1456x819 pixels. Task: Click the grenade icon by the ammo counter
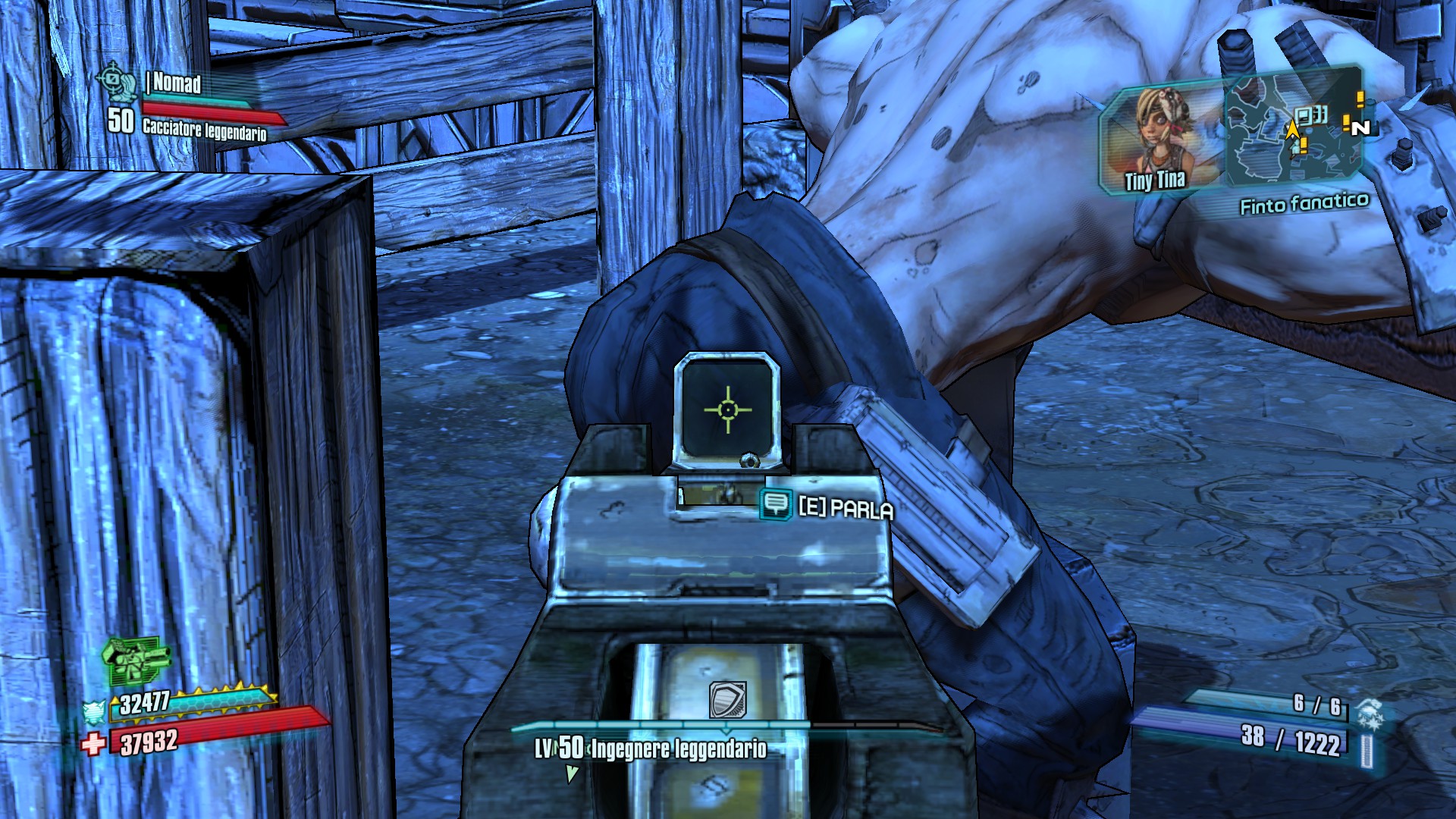[x=1370, y=714]
